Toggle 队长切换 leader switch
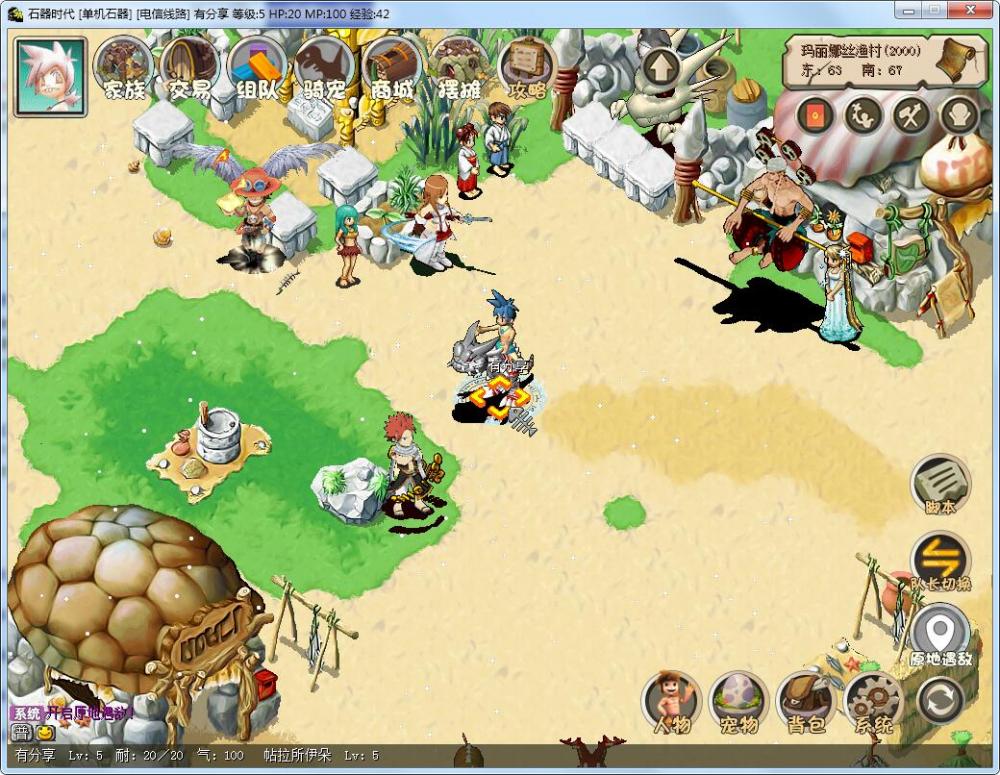1000x775 pixels. tap(940, 560)
